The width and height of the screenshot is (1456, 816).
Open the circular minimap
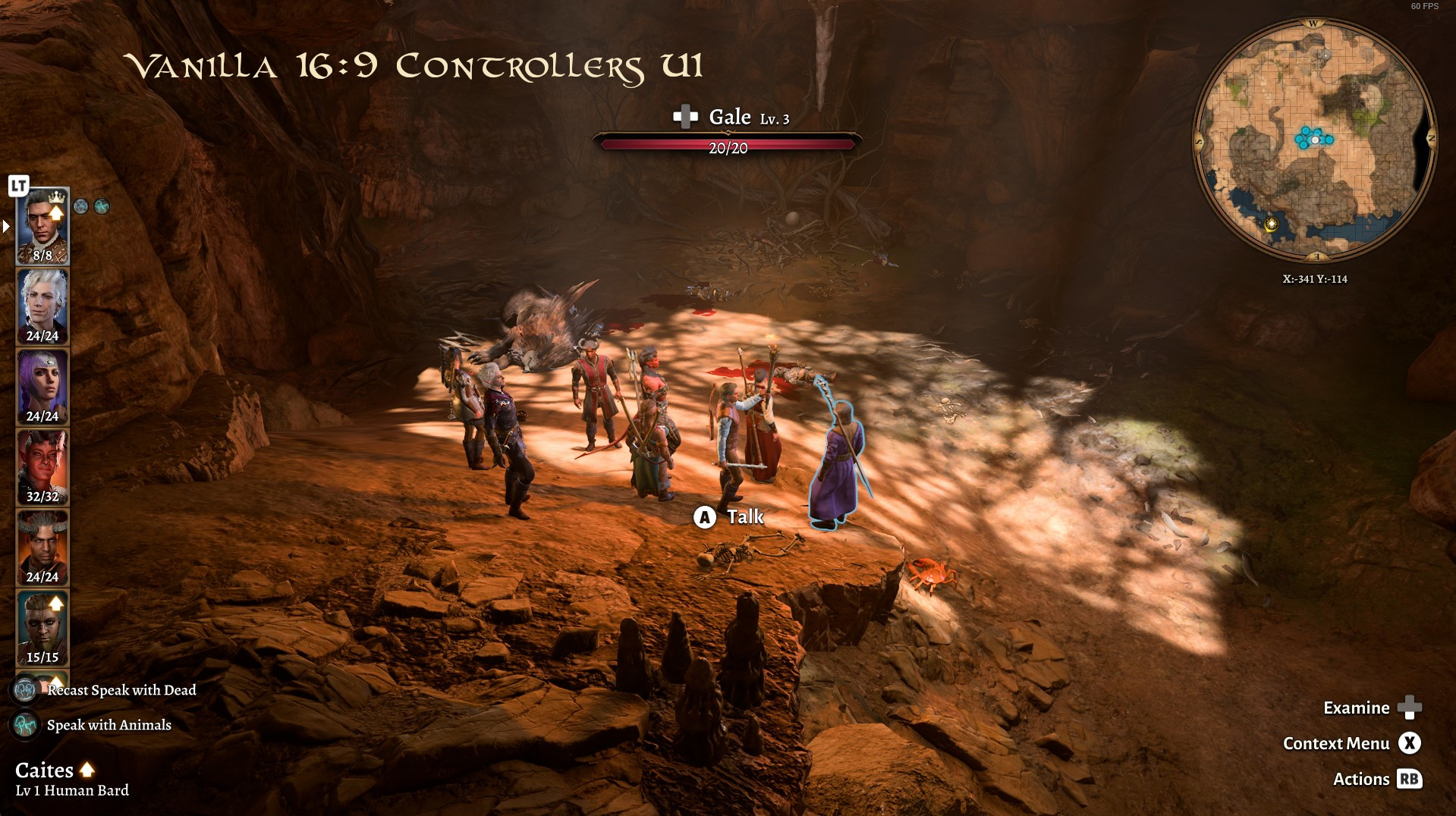click(x=1313, y=141)
